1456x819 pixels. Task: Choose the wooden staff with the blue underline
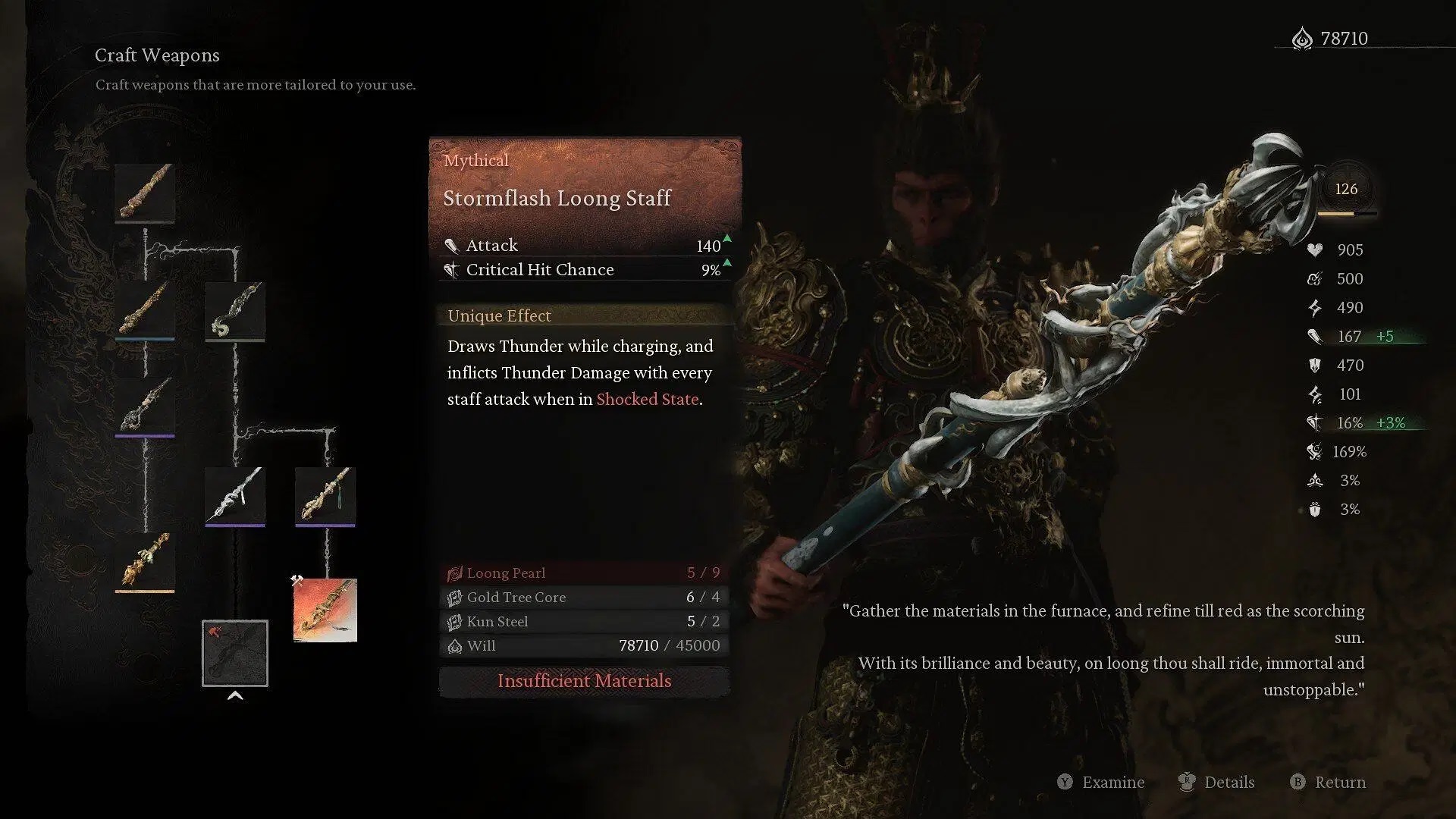point(145,311)
